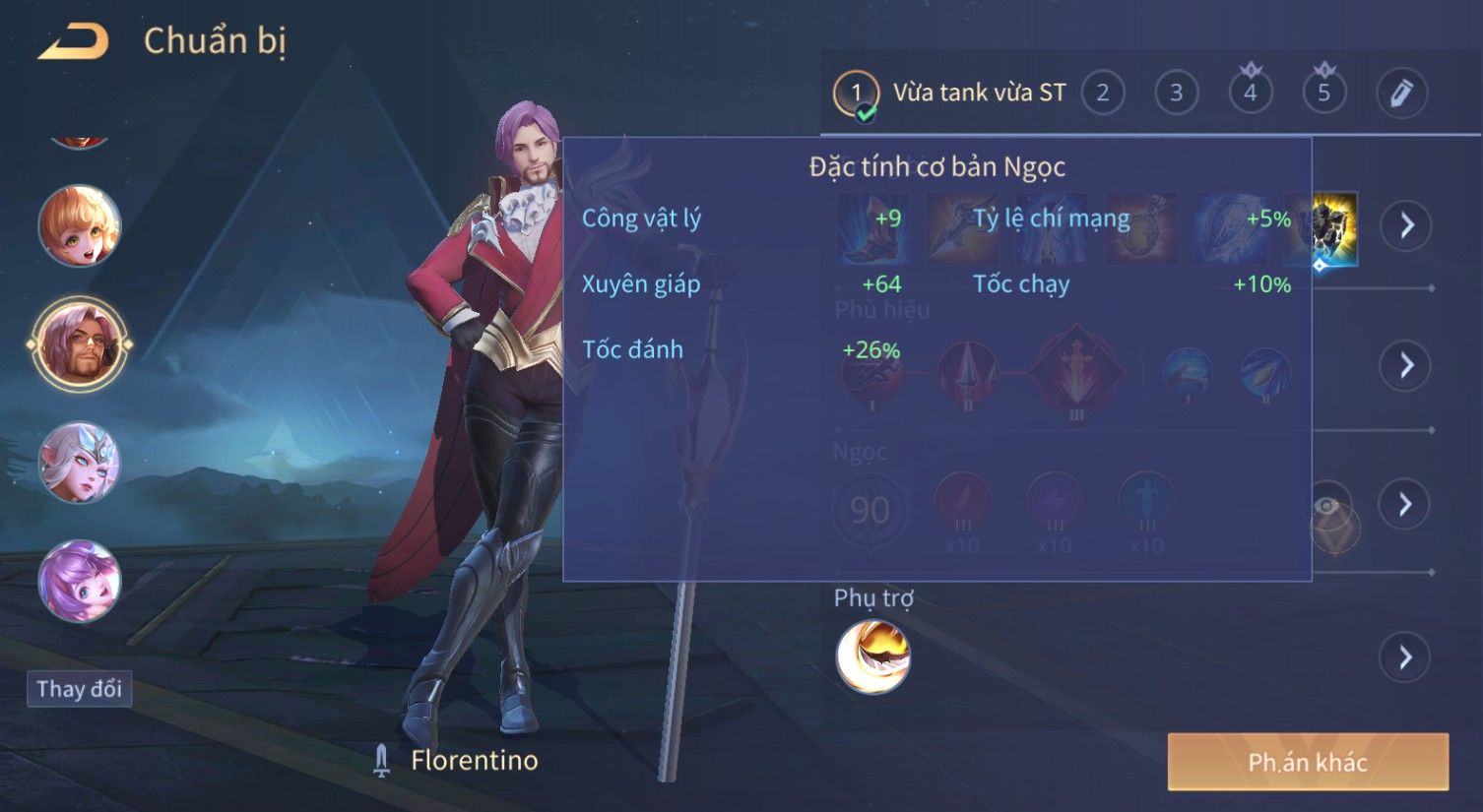Choose the silver-haired crowned hero portrait
The image size is (1483, 812).
[x=80, y=463]
